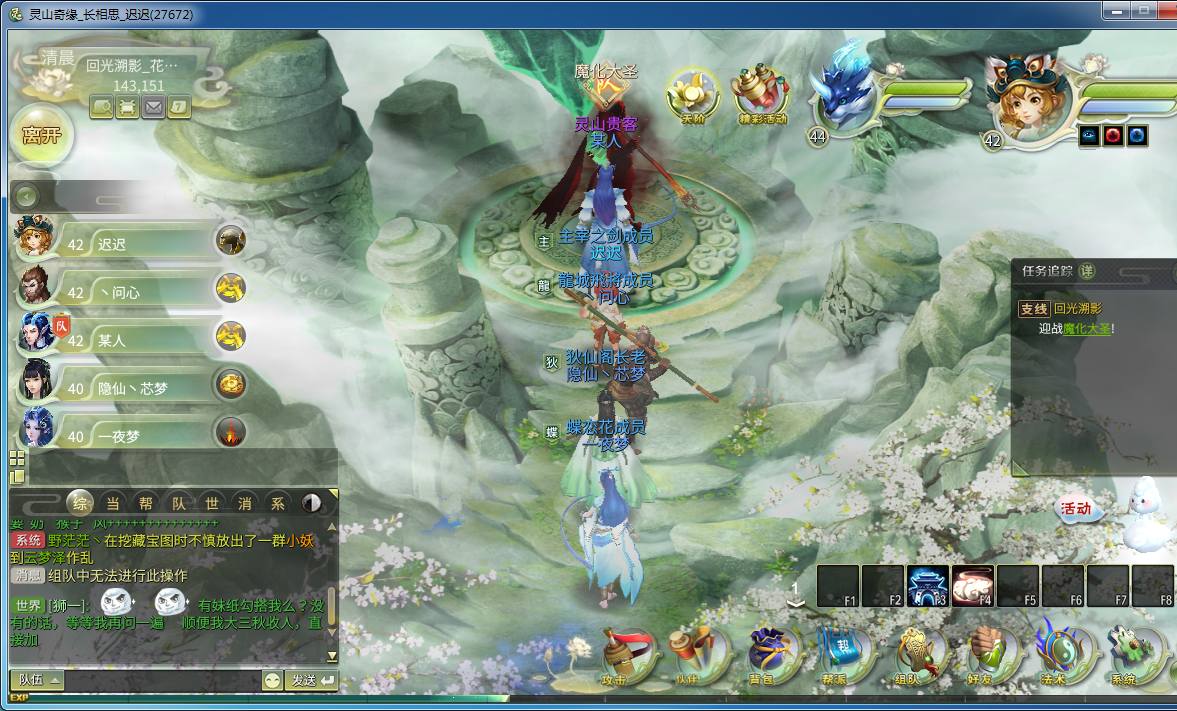Open the 精彩活动 events icon

click(761, 96)
